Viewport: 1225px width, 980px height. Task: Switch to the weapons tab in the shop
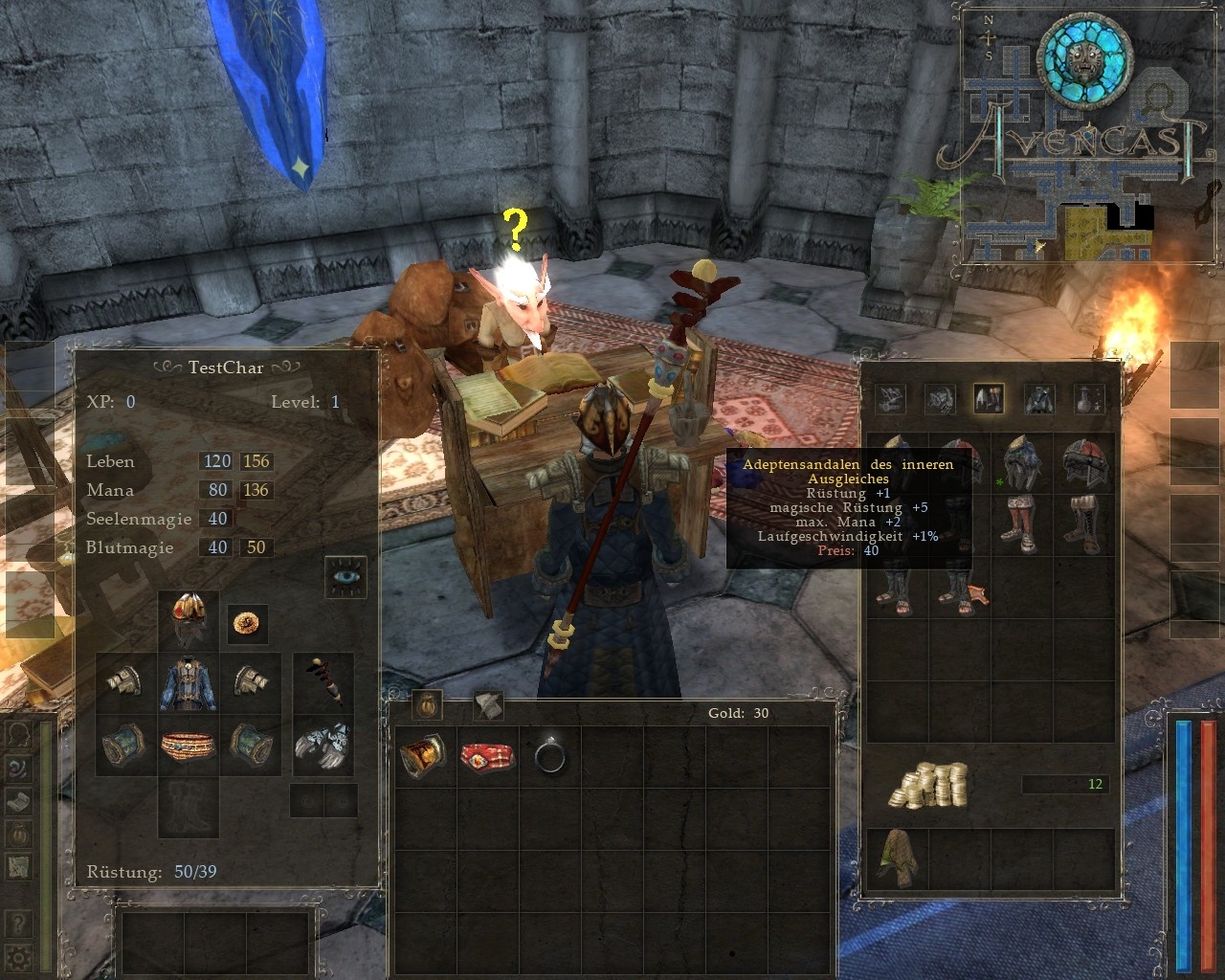point(890,398)
